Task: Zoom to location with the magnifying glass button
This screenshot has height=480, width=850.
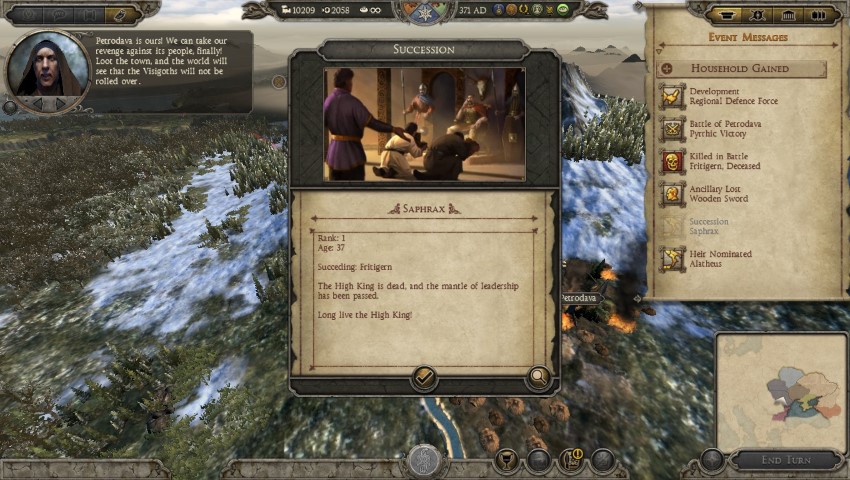Action: pyautogui.click(x=539, y=378)
